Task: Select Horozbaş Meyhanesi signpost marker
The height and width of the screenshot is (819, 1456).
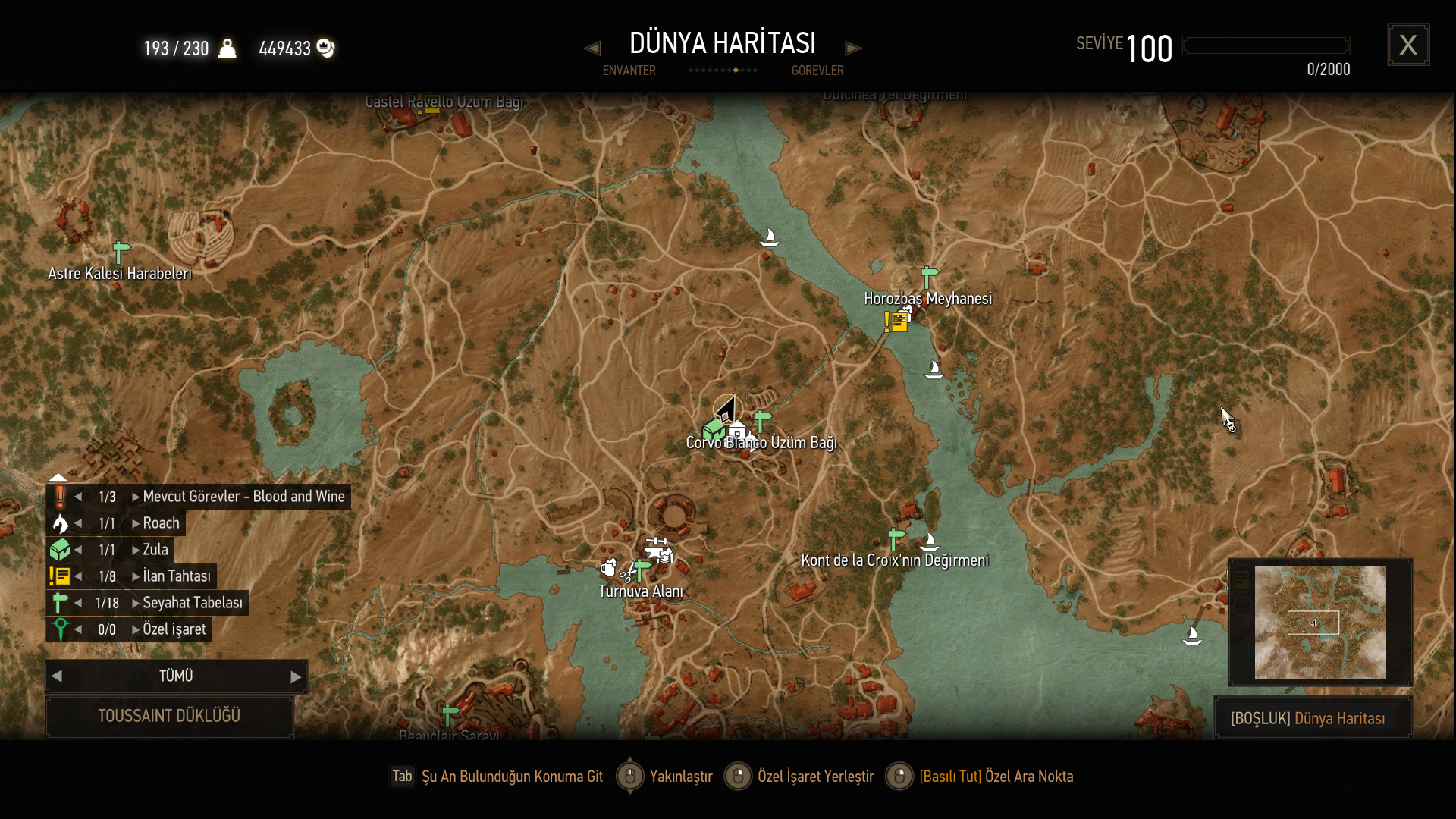Action: pyautogui.click(x=928, y=277)
